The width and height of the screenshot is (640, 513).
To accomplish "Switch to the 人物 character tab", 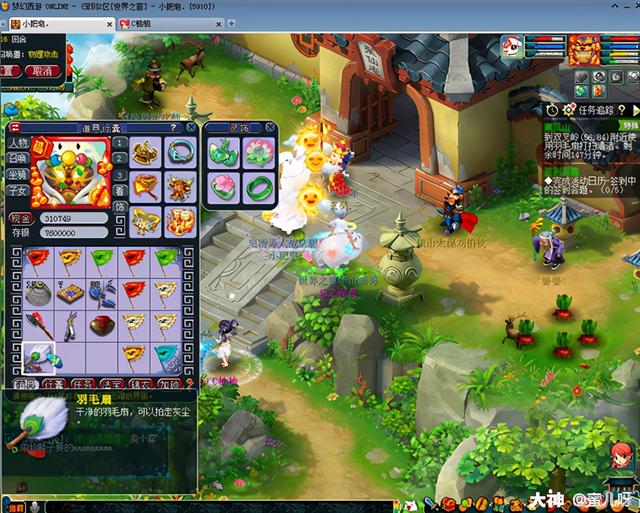I will point(19,143).
